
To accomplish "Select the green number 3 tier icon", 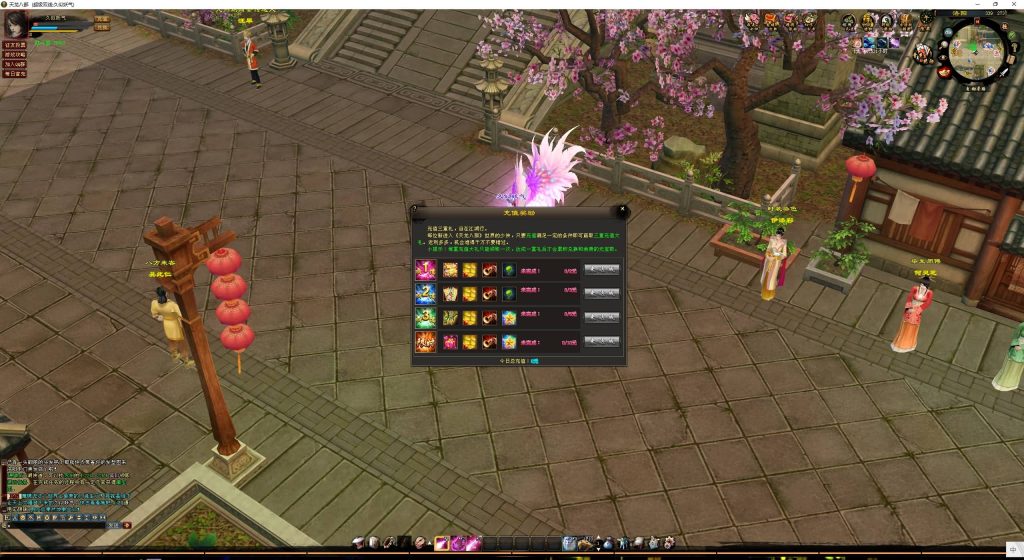I will [x=425, y=317].
